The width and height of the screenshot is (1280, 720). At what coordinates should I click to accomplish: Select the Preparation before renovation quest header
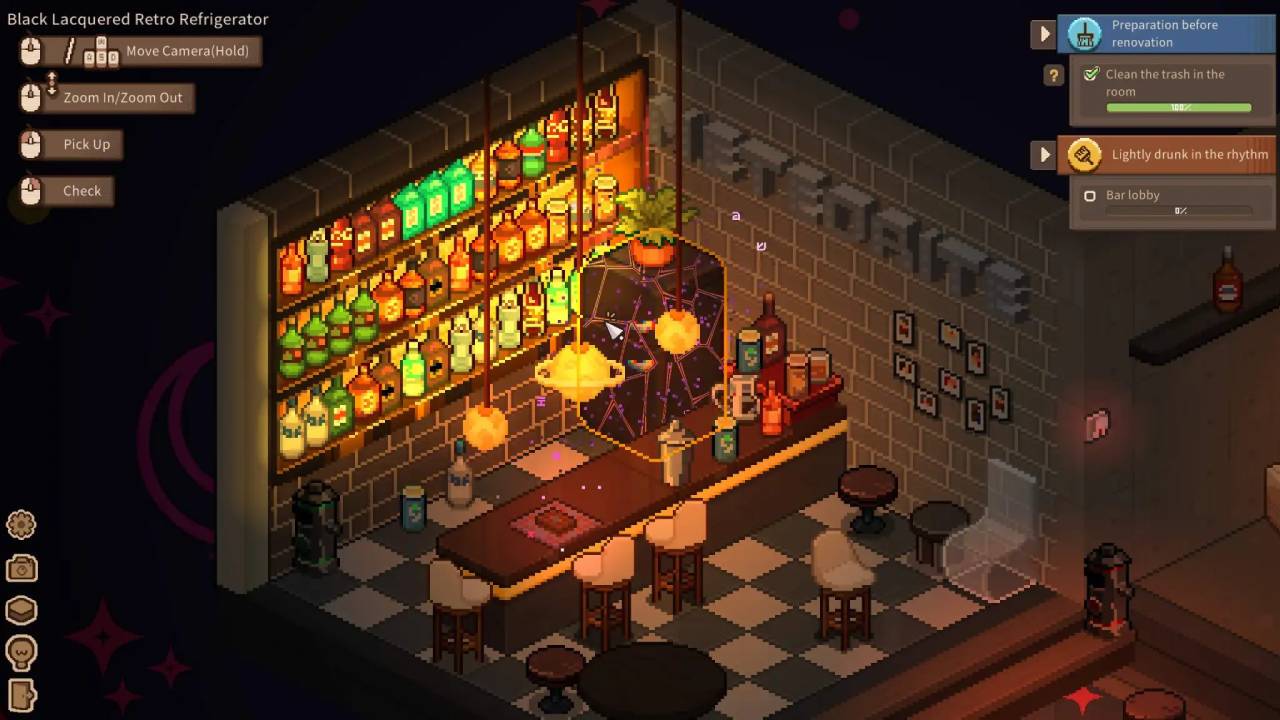[1167, 34]
